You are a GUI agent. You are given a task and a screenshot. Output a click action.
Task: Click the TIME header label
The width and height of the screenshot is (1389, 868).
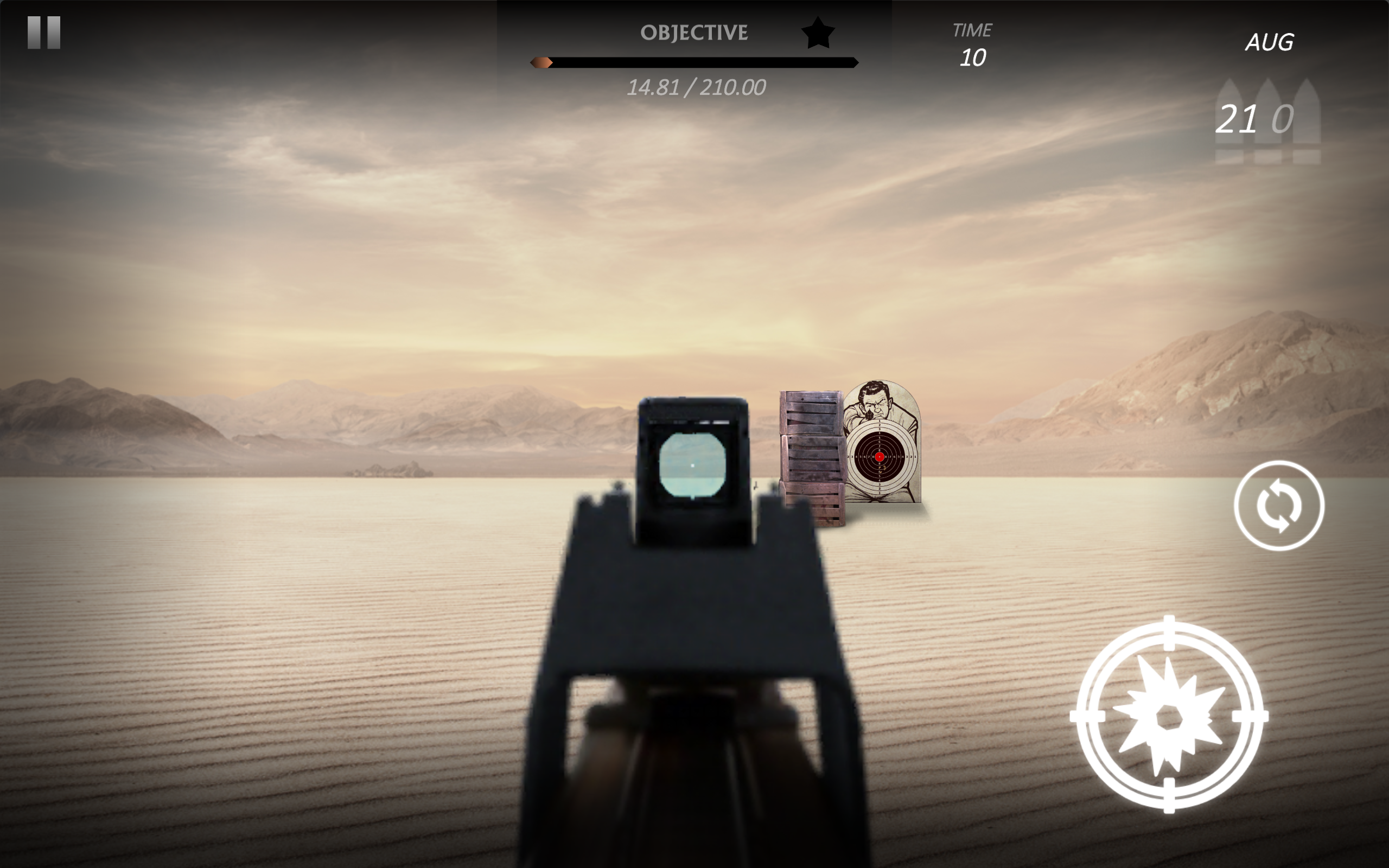click(972, 29)
